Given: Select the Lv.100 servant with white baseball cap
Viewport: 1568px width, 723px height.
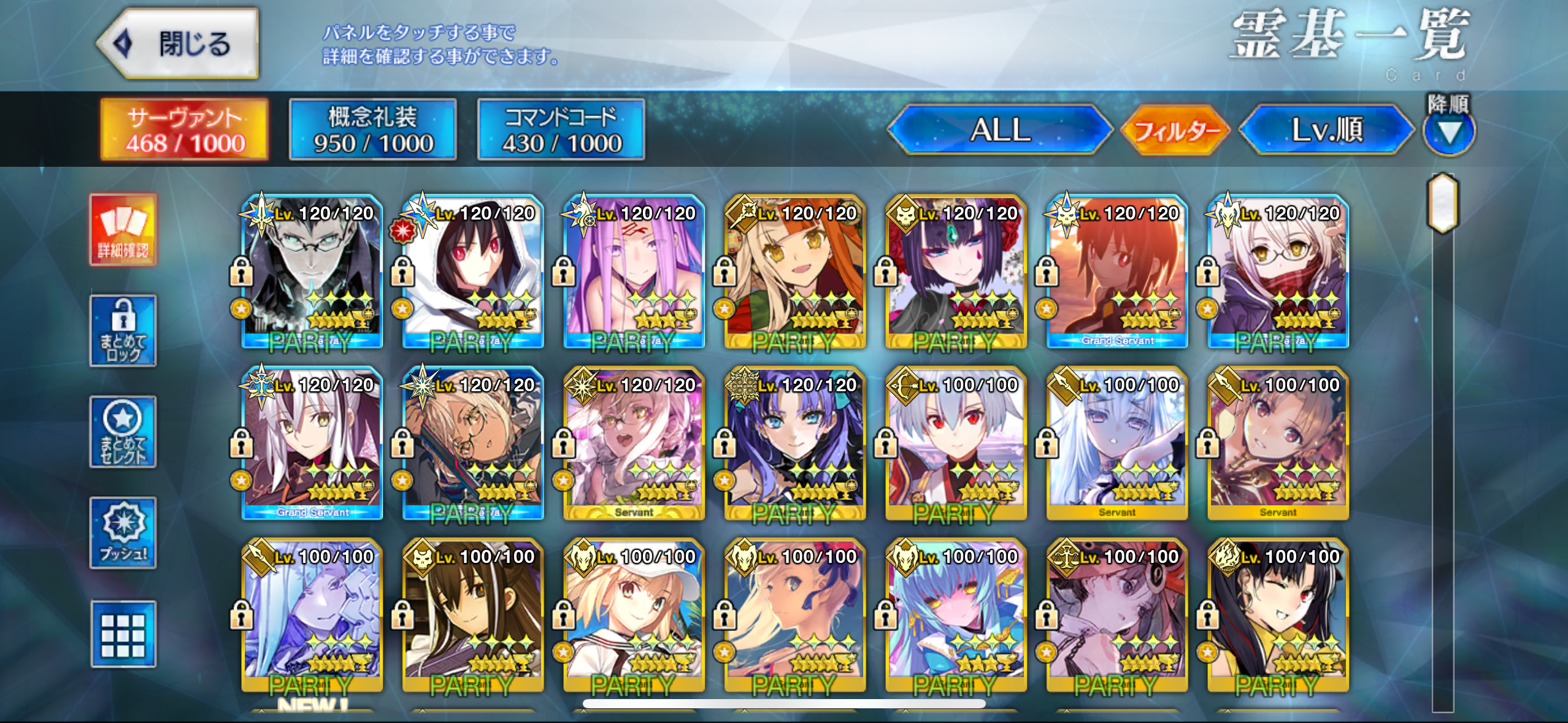Looking at the screenshot, I should click(x=634, y=615).
